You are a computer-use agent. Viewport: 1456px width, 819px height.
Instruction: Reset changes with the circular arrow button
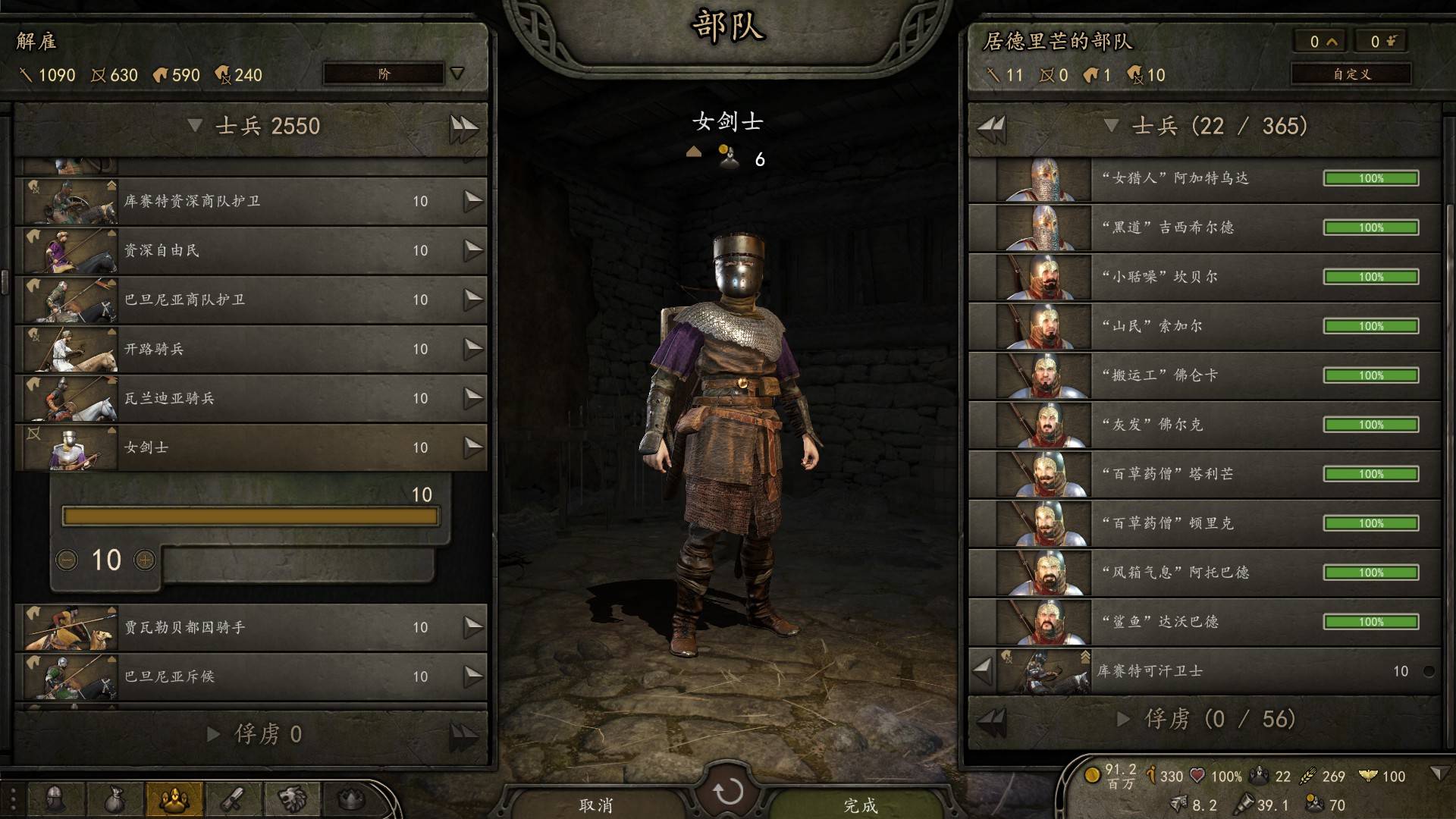coord(728,792)
